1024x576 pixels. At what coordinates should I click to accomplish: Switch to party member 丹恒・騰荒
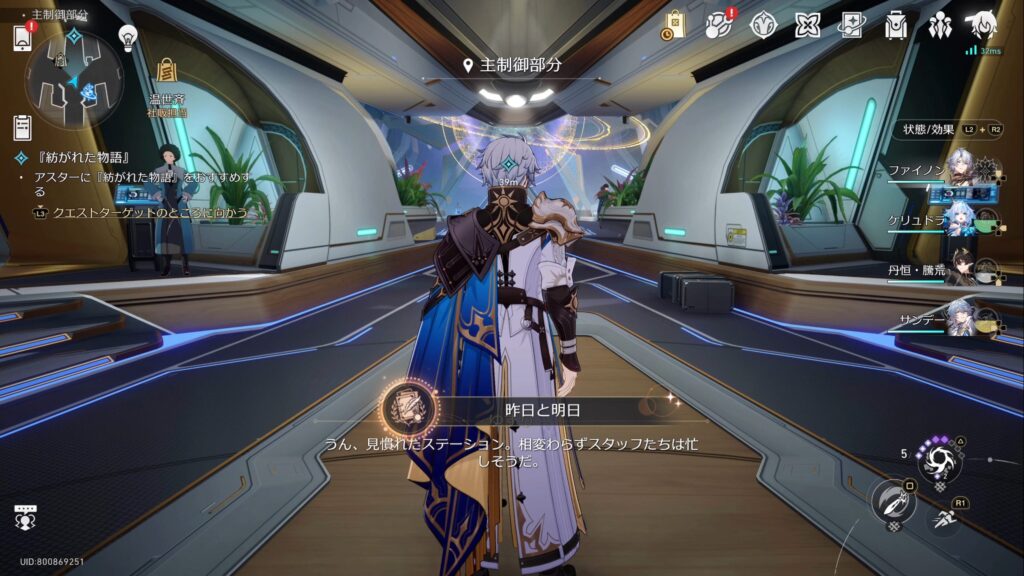960,268
